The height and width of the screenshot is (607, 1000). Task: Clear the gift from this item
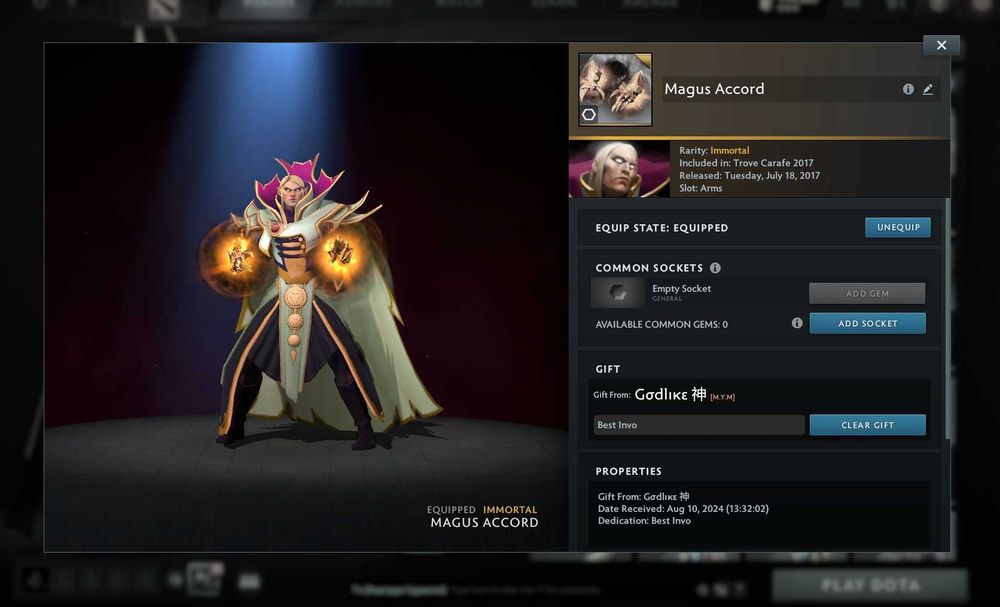pos(867,425)
